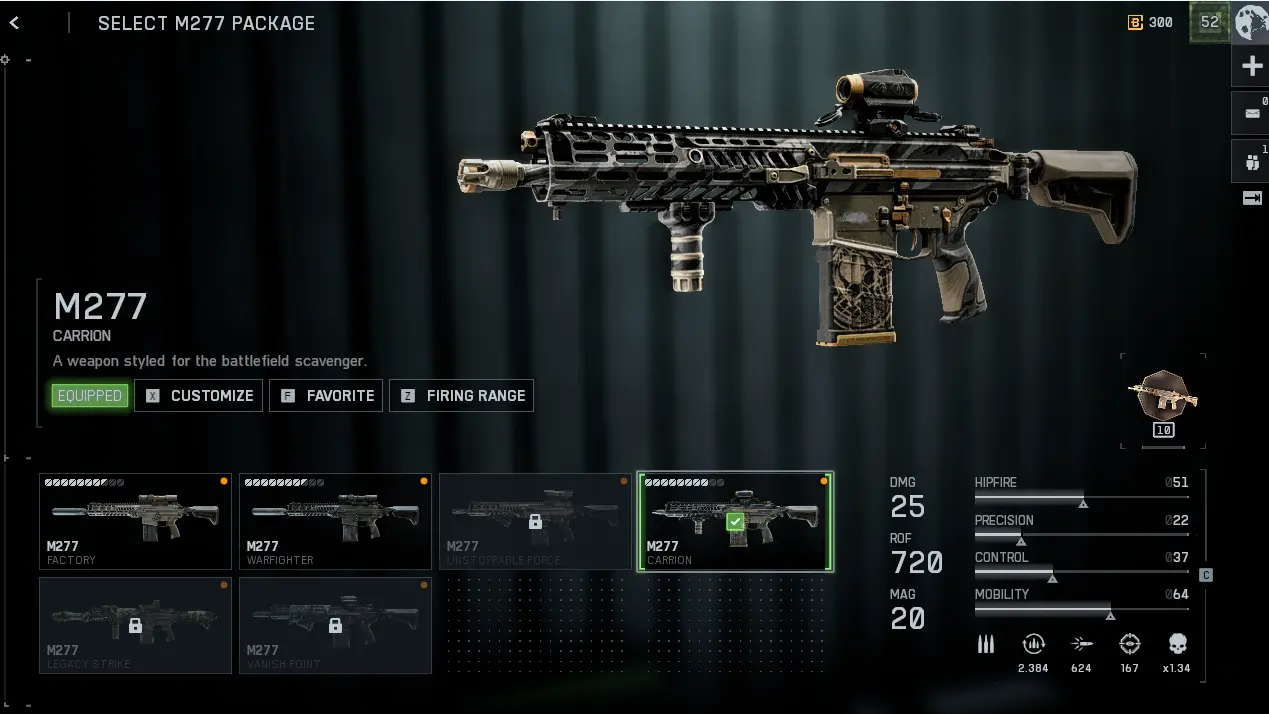Select the M277 Factory package

click(x=135, y=521)
